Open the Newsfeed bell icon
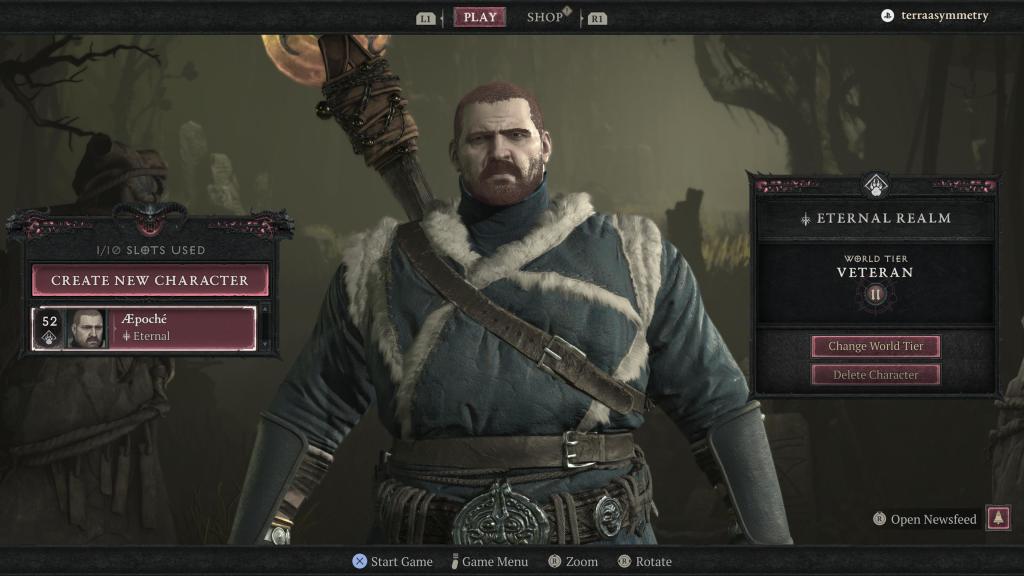Viewport: 1024px width, 576px height. point(998,518)
